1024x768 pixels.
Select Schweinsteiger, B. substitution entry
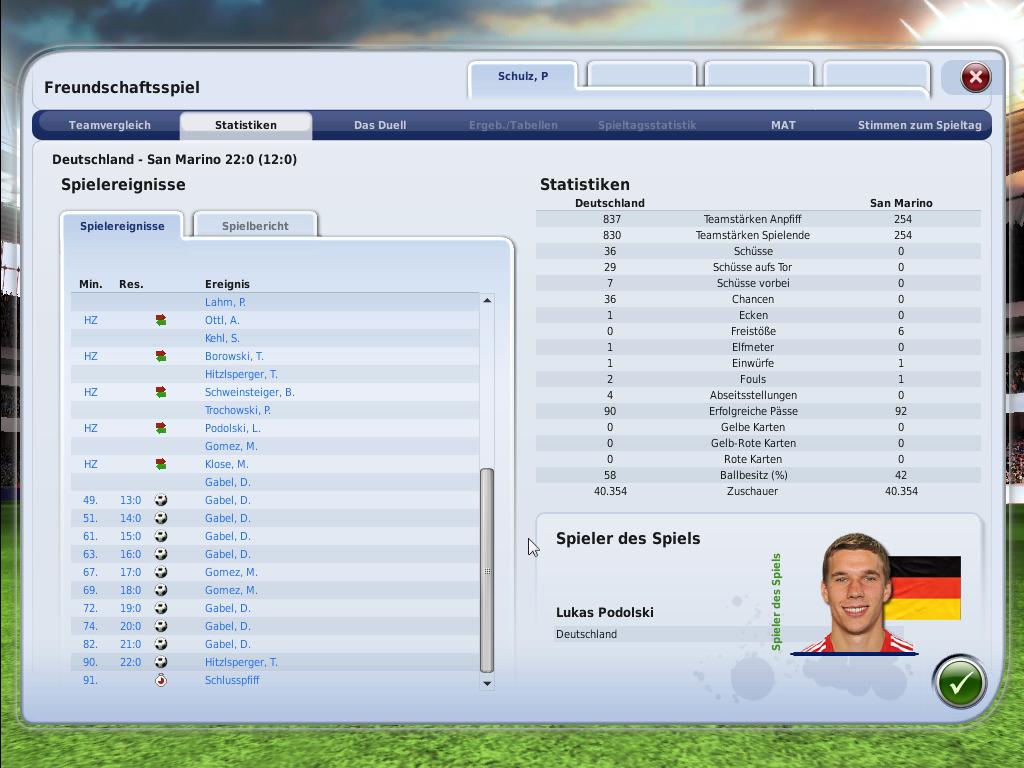point(249,392)
